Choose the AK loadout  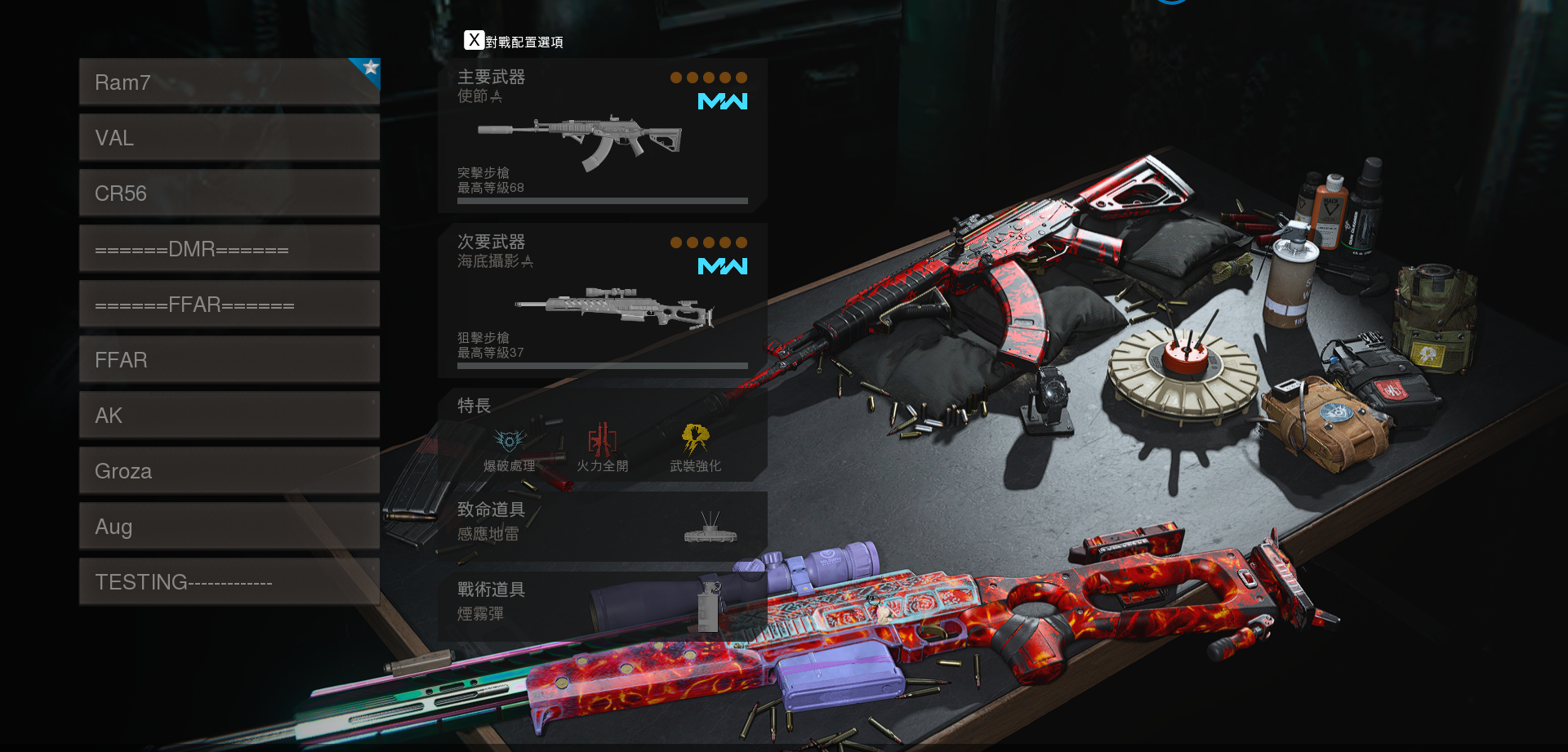click(x=229, y=415)
